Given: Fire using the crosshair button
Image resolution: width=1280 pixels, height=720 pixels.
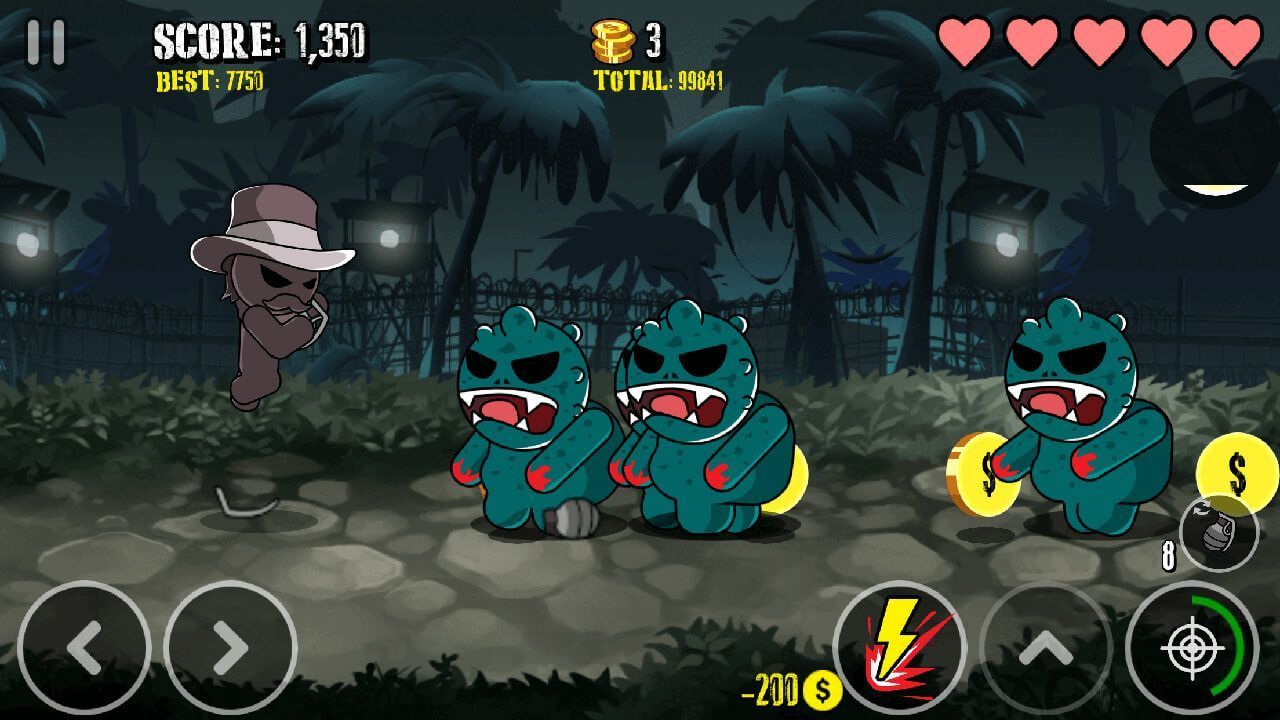Looking at the screenshot, I should click(x=1192, y=647).
